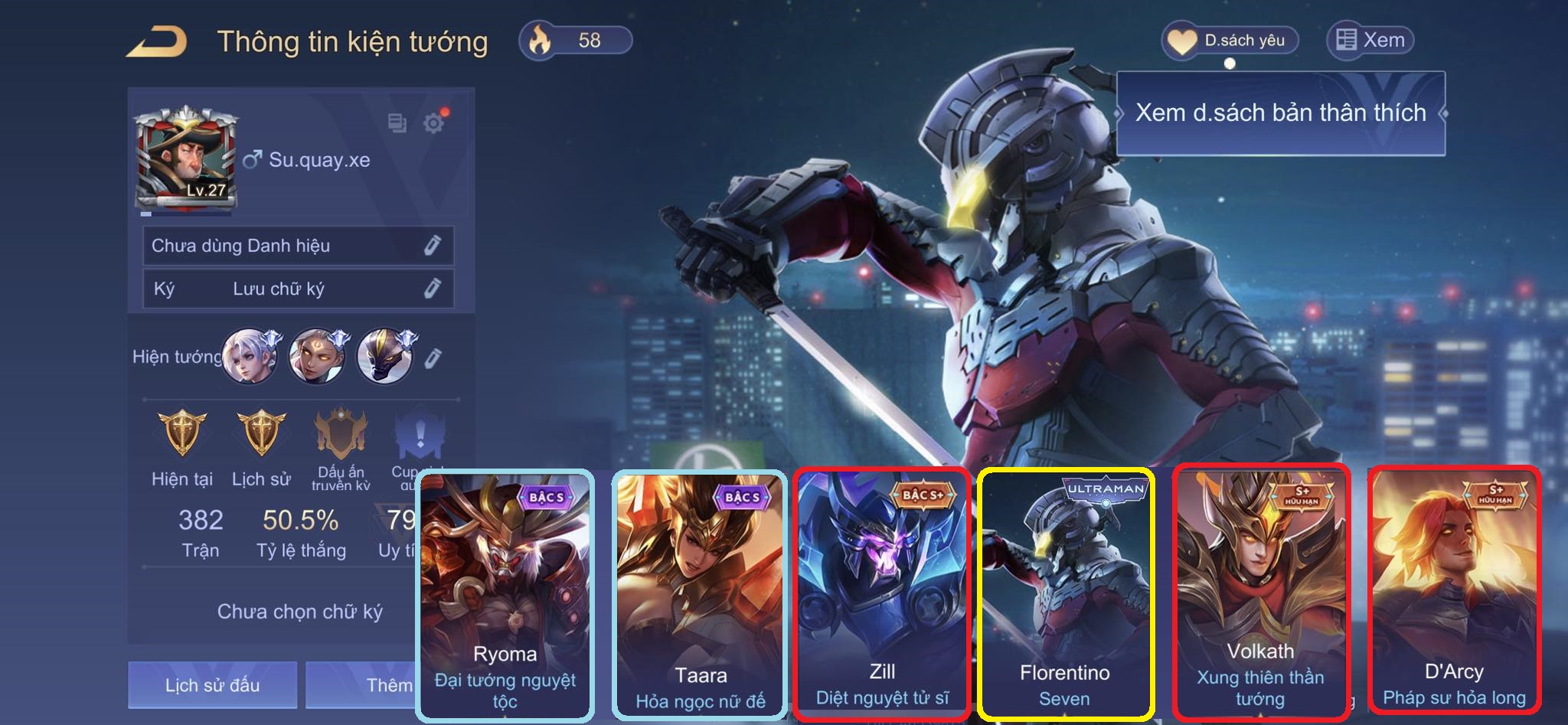Pick the Zill Diệt nguyệt tử sĩ card
Viewport: 1568px width, 725px height.
pos(882,593)
